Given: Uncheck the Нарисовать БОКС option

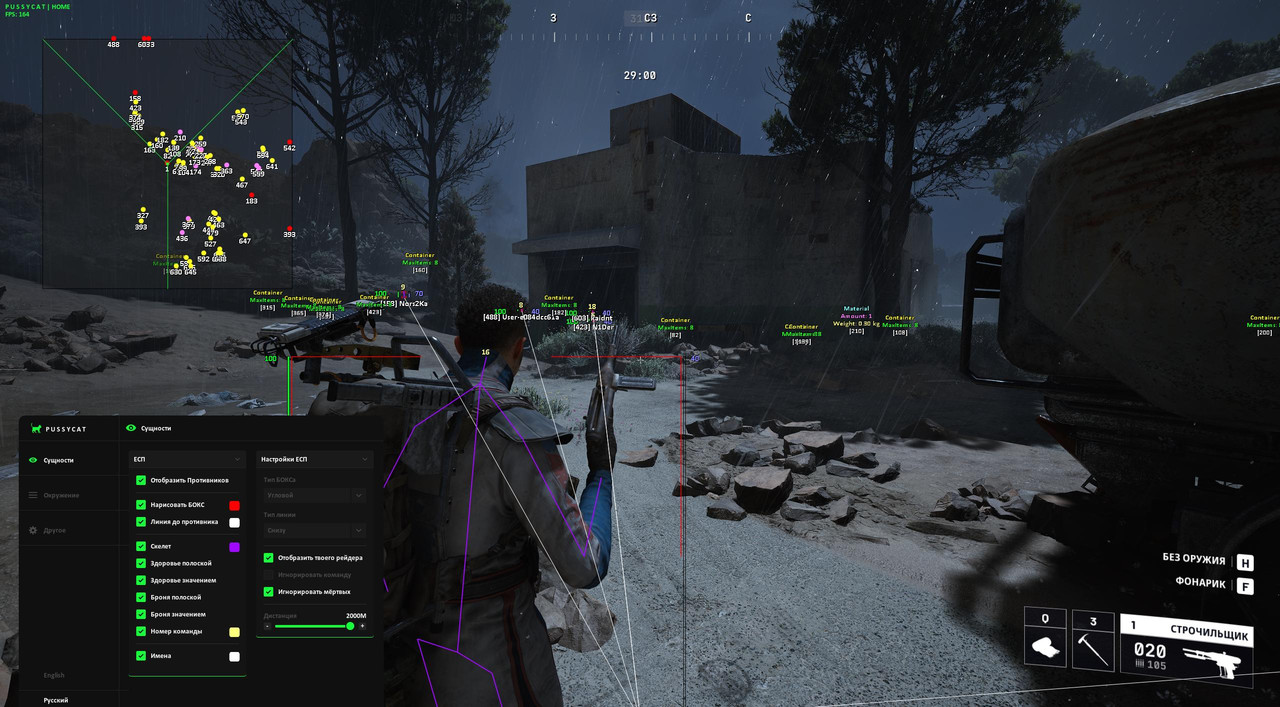Looking at the screenshot, I should click(141, 505).
